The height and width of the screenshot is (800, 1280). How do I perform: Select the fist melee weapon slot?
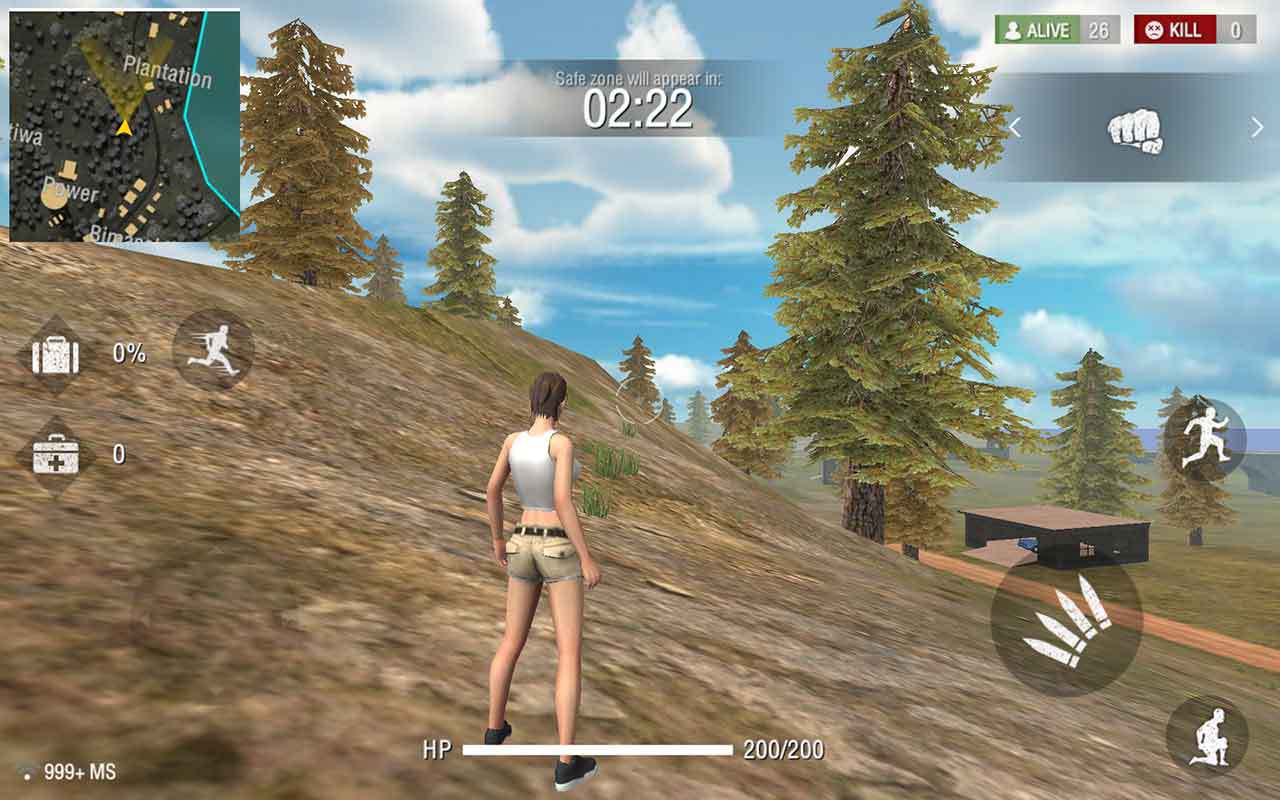pyautogui.click(x=1137, y=132)
